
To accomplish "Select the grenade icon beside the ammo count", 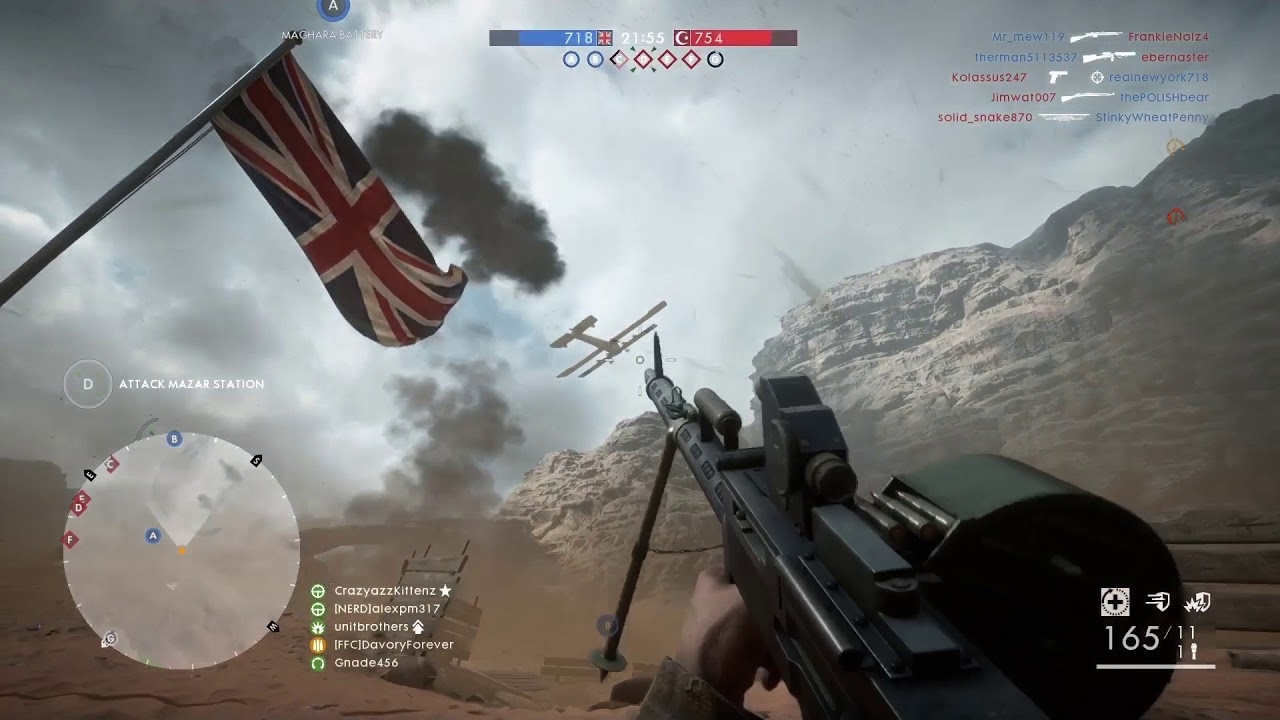I will [1191, 651].
